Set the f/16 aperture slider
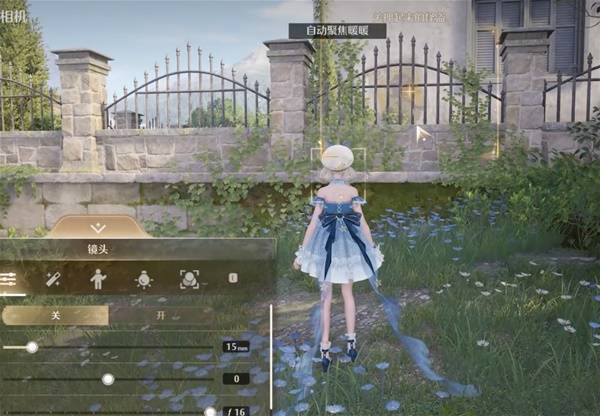The image size is (600, 416). point(209,411)
